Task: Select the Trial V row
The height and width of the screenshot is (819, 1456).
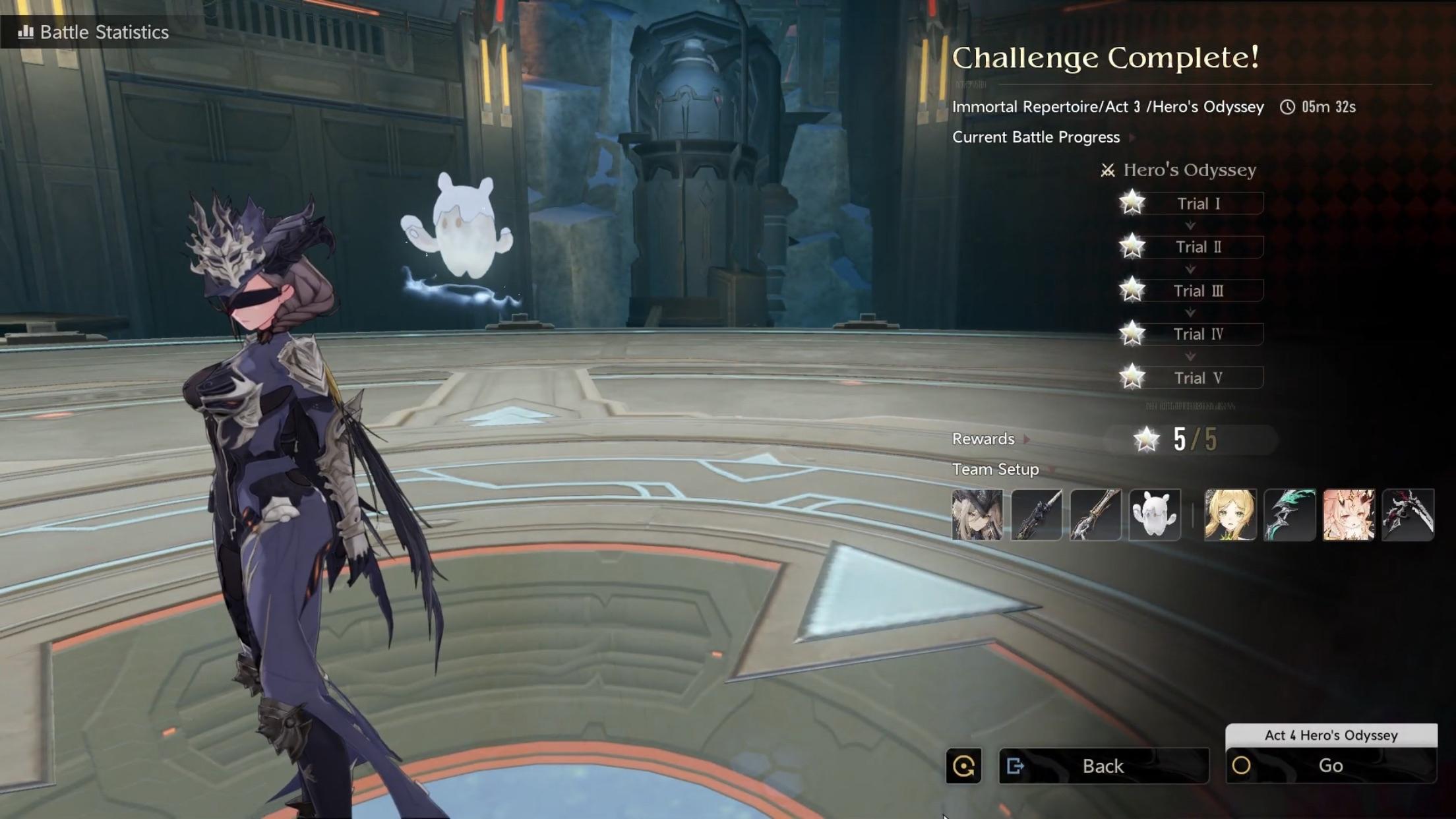Action: [x=1198, y=378]
